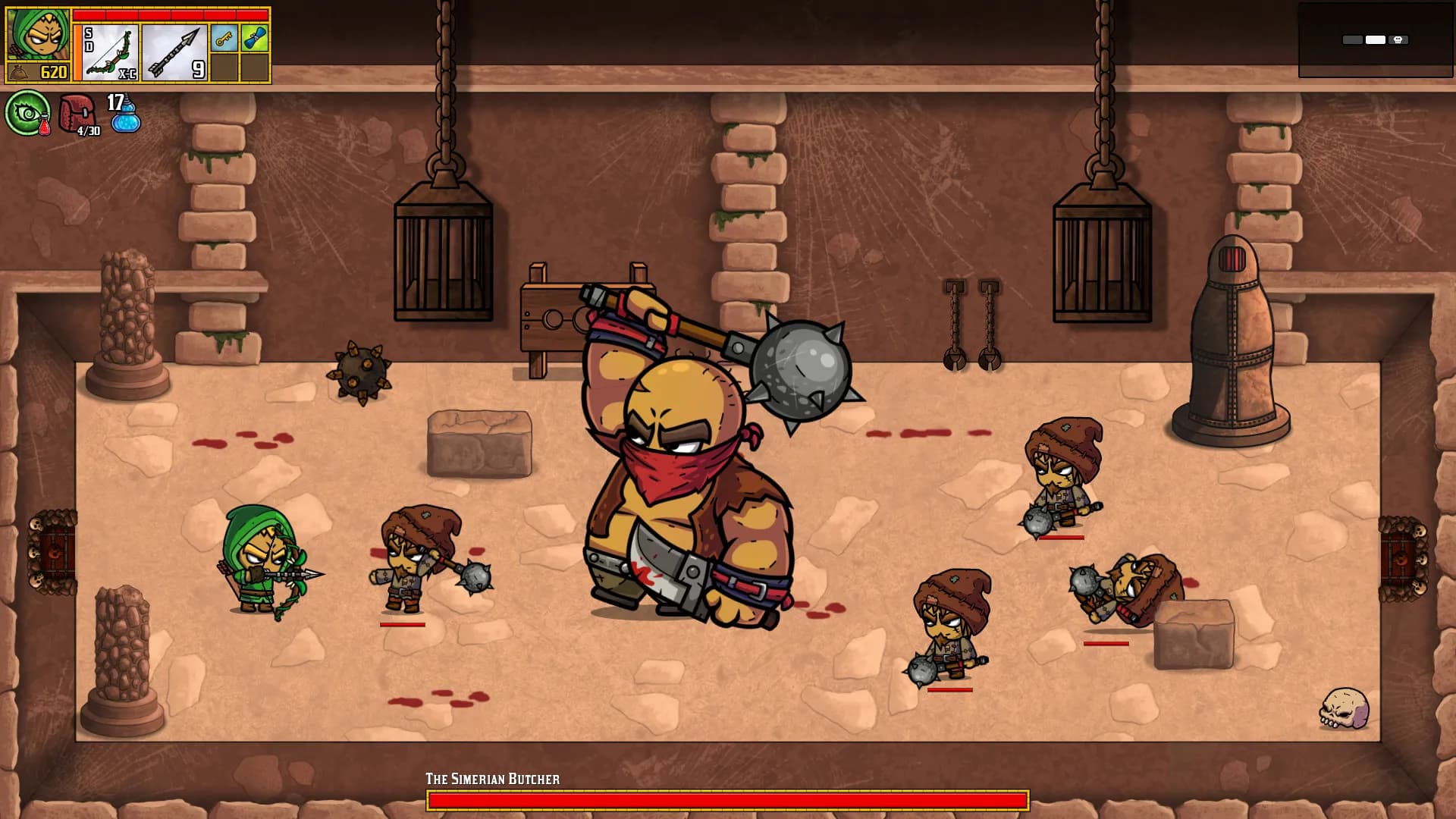Open the empty slot below the key

223,67
